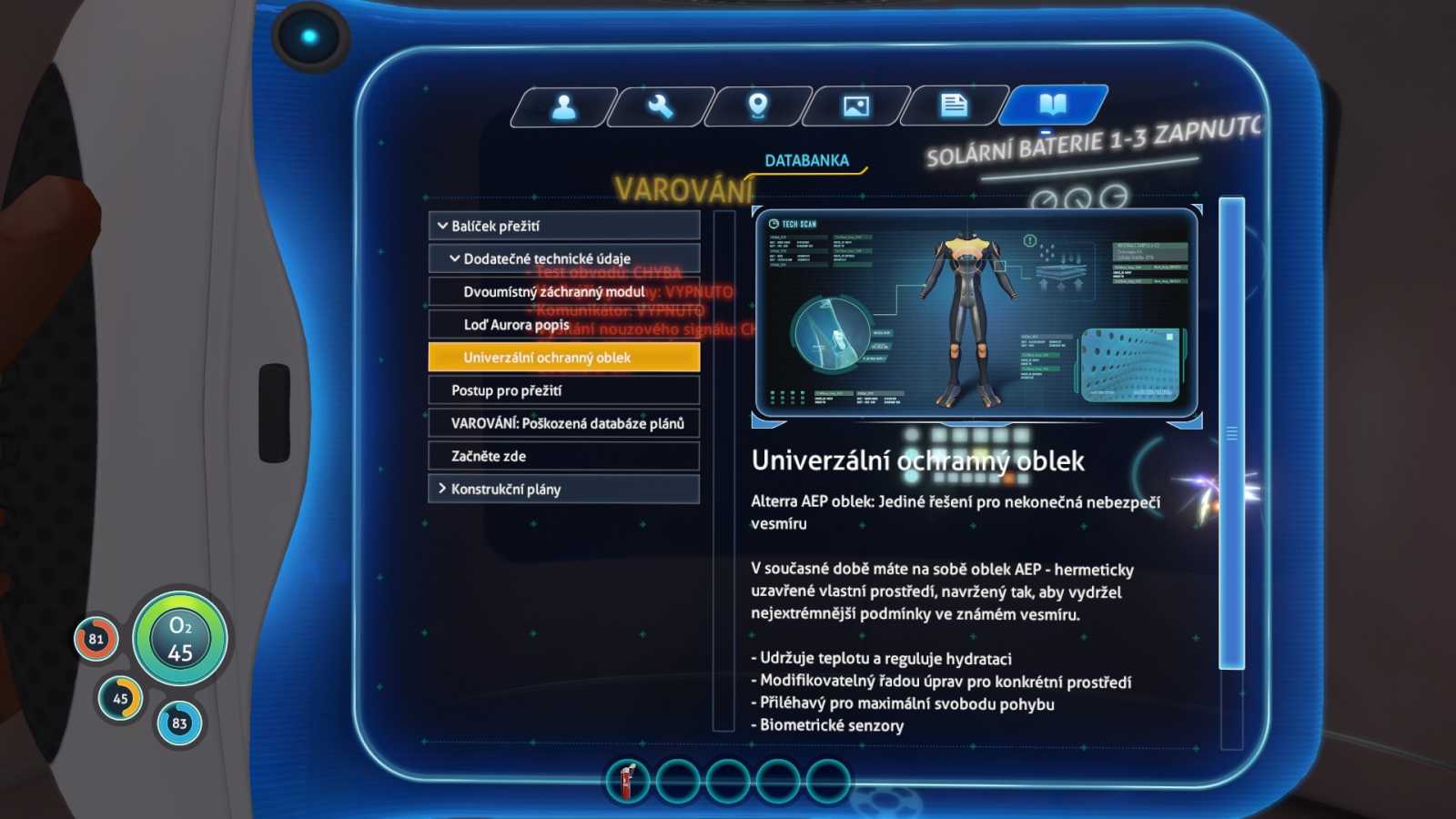Open the Loď Aurora popis entry
The height and width of the screenshot is (819, 1456).
(x=563, y=324)
